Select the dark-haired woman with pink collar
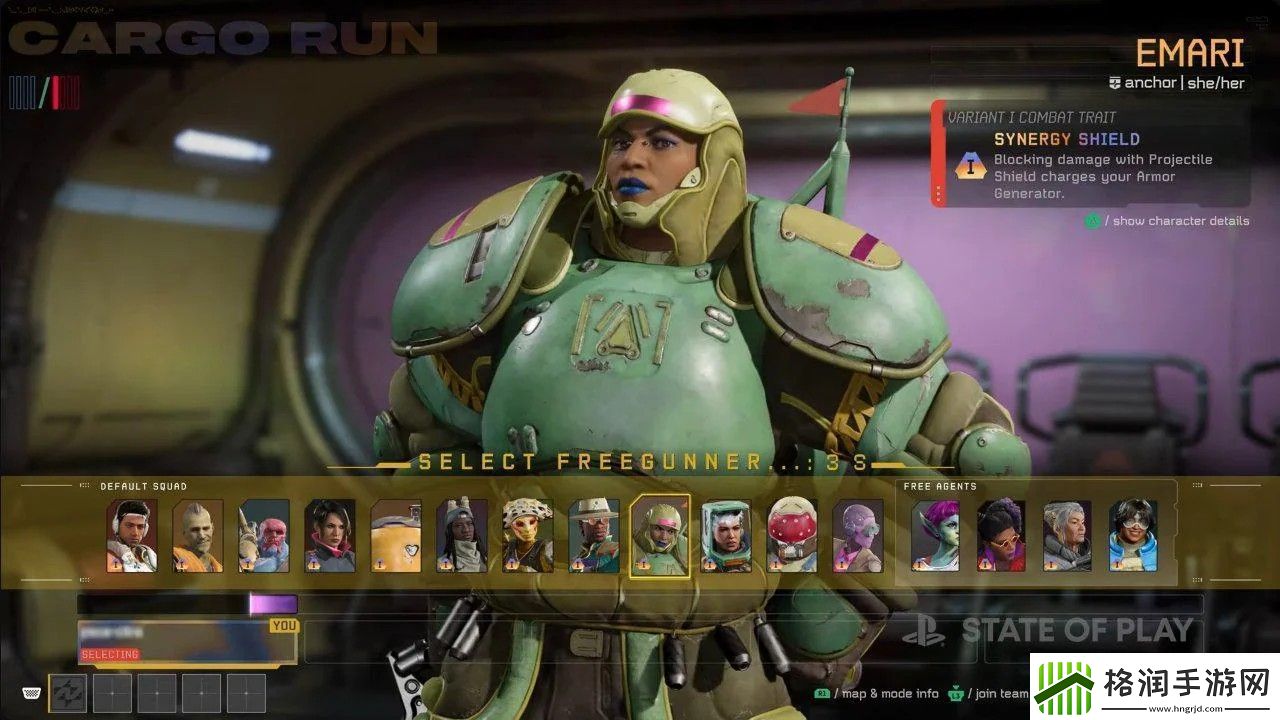 (330, 536)
